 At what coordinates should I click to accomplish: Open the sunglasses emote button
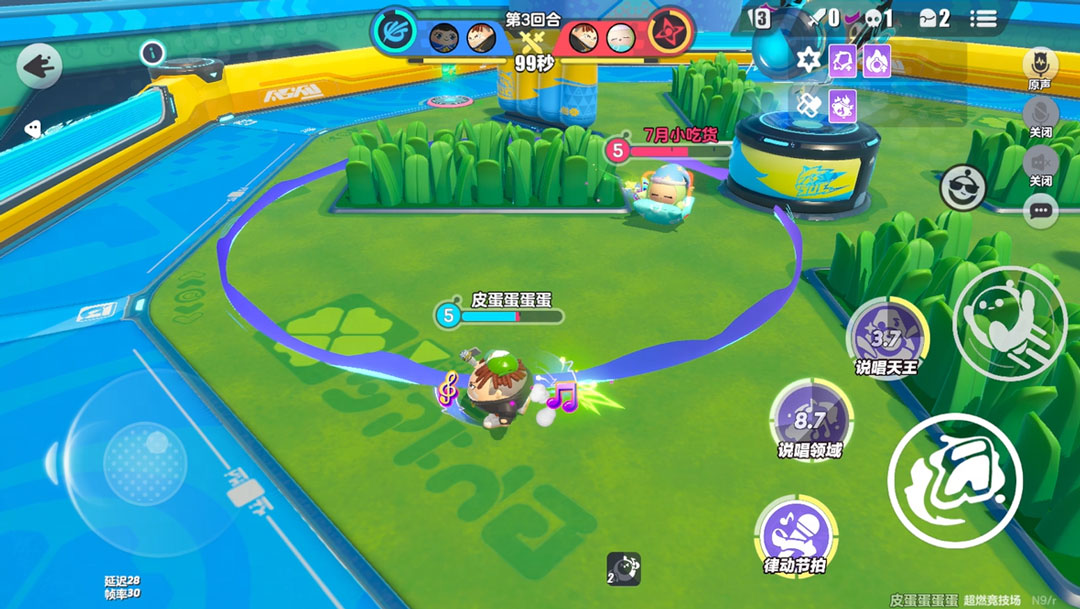[x=963, y=187]
